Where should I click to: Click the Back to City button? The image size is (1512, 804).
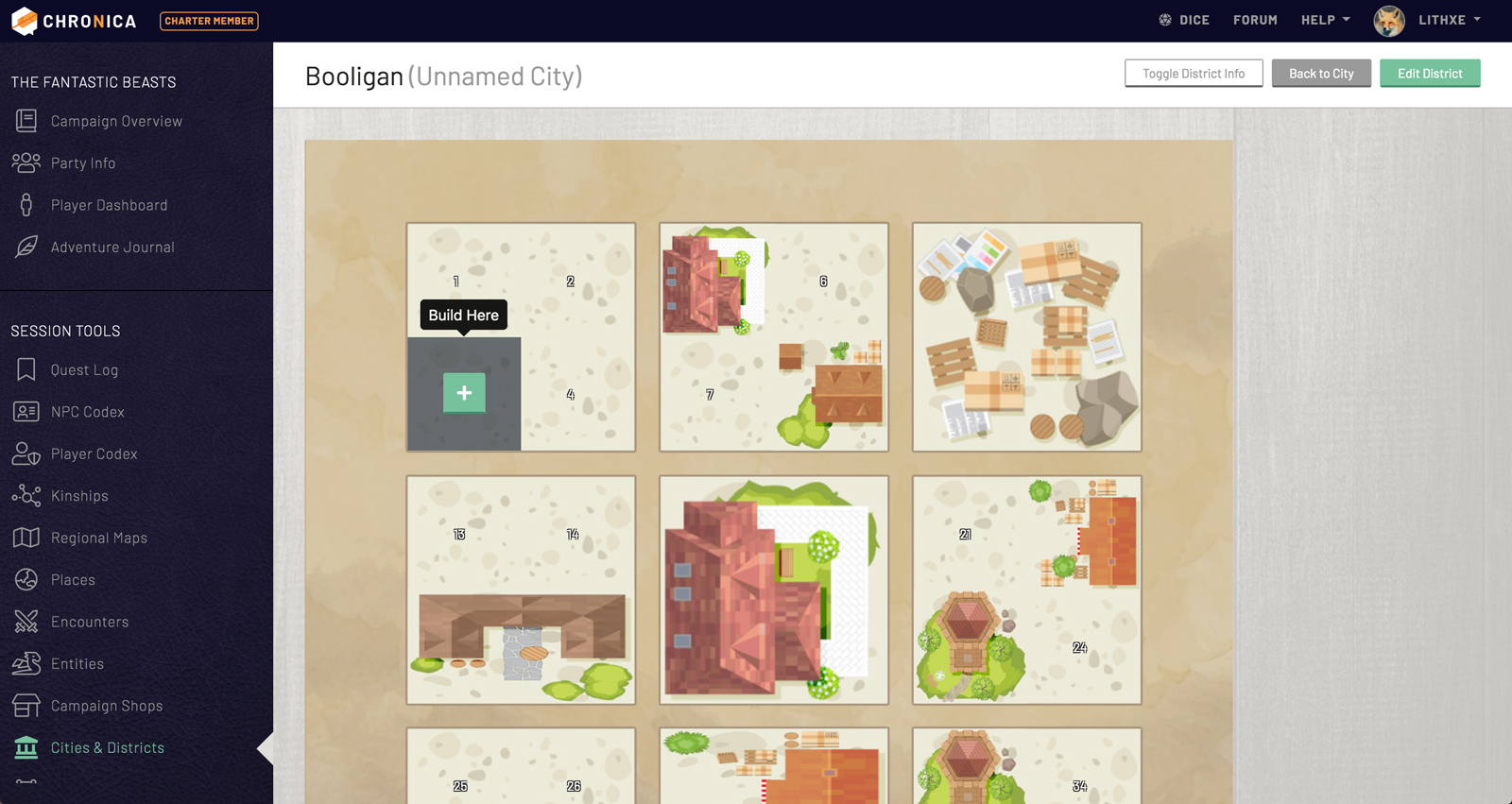[x=1320, y=73]
